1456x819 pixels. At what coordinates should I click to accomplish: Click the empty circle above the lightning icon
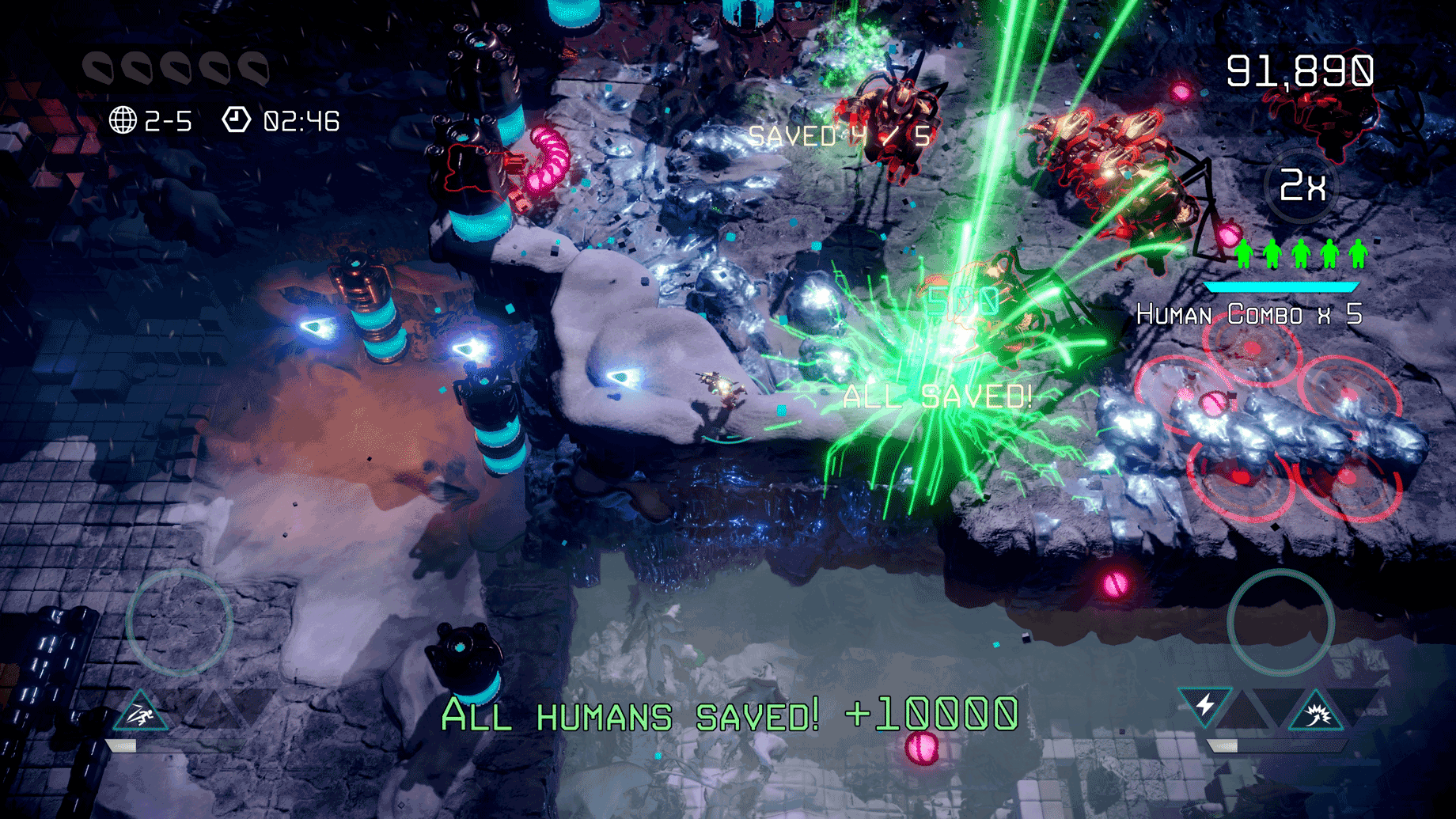coord(1280,622)
